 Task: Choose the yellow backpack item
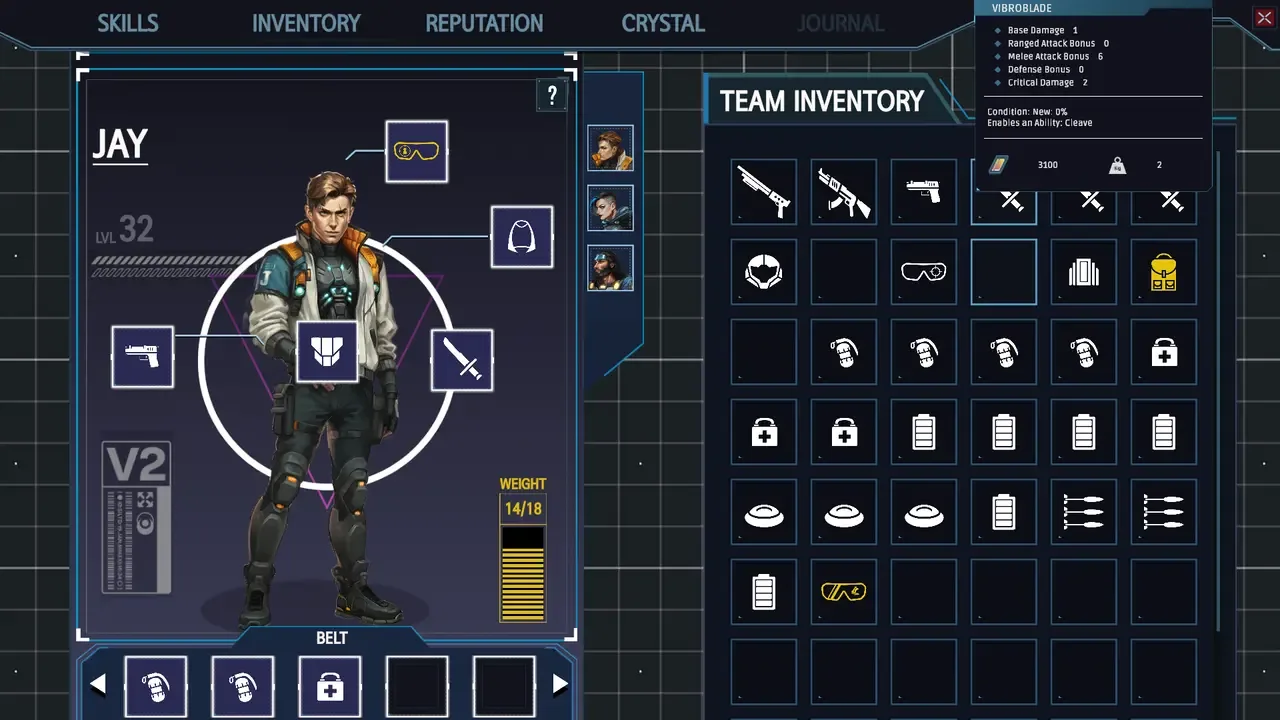pyautogui.click(x=1164, y=271)
